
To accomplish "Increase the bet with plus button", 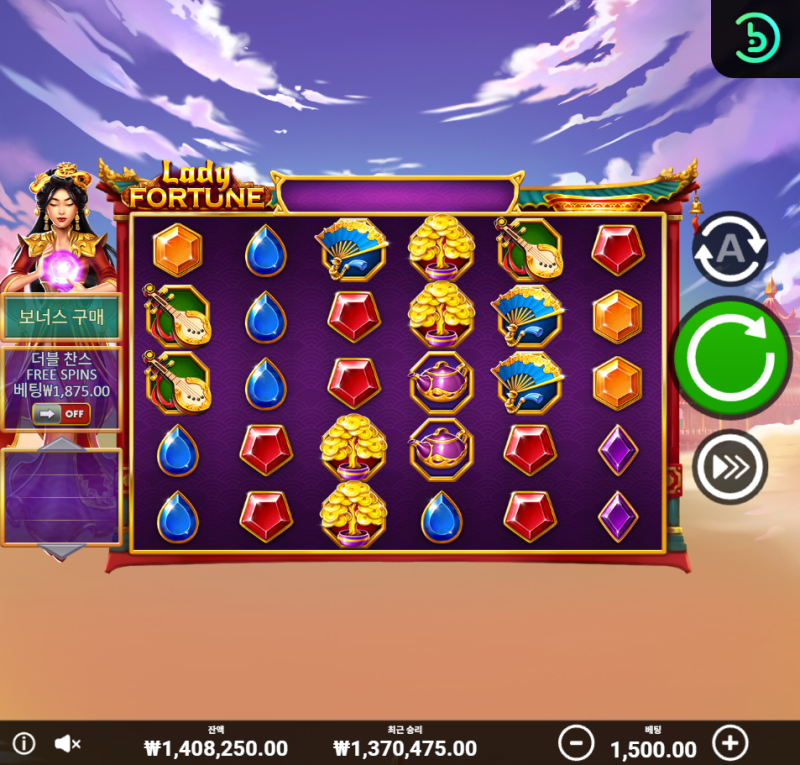I will (730, 743).
